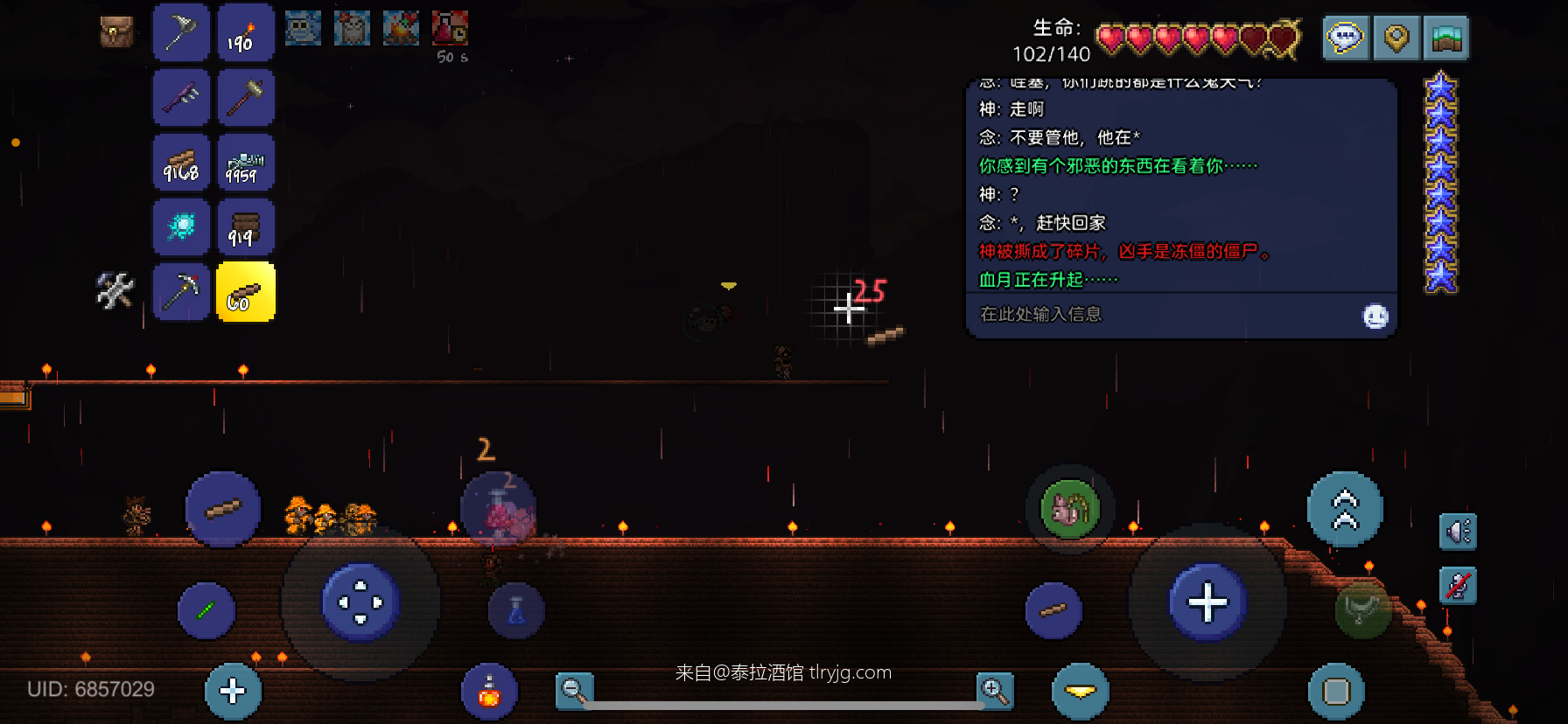Select the blue crystal staff hotbar slot
This screenshot has width=1568, height=724.
click(181, 226)
